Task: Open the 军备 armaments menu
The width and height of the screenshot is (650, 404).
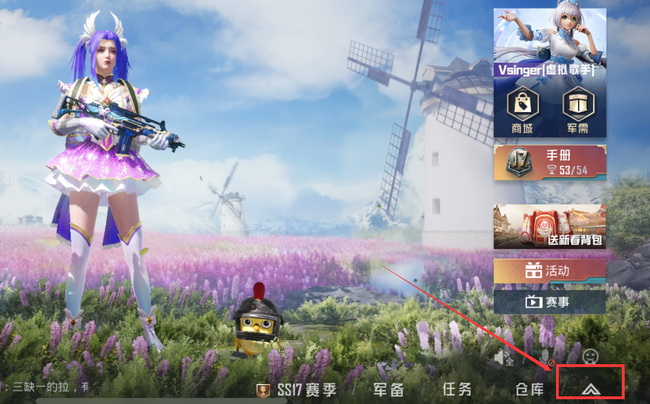Action: tap(389, 390)
